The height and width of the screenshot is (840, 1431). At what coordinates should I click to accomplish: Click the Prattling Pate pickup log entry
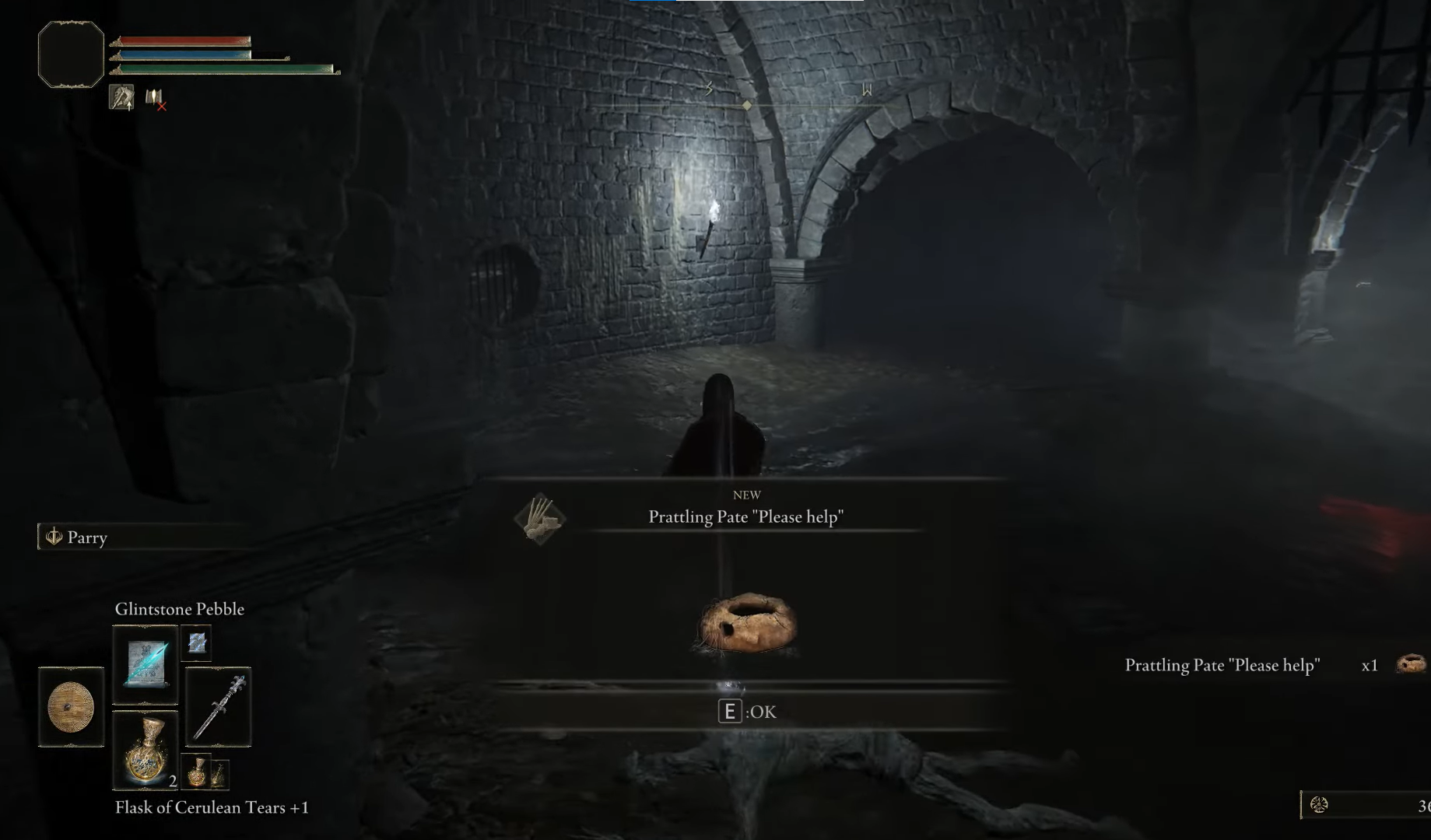[1222, 666]
